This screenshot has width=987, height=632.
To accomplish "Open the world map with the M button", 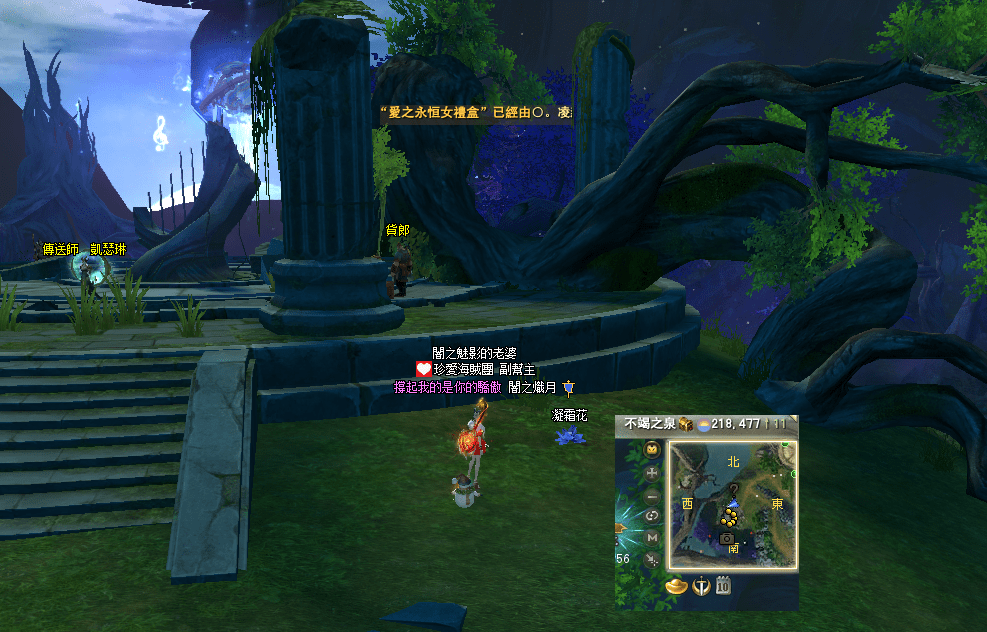I will 653,538.
